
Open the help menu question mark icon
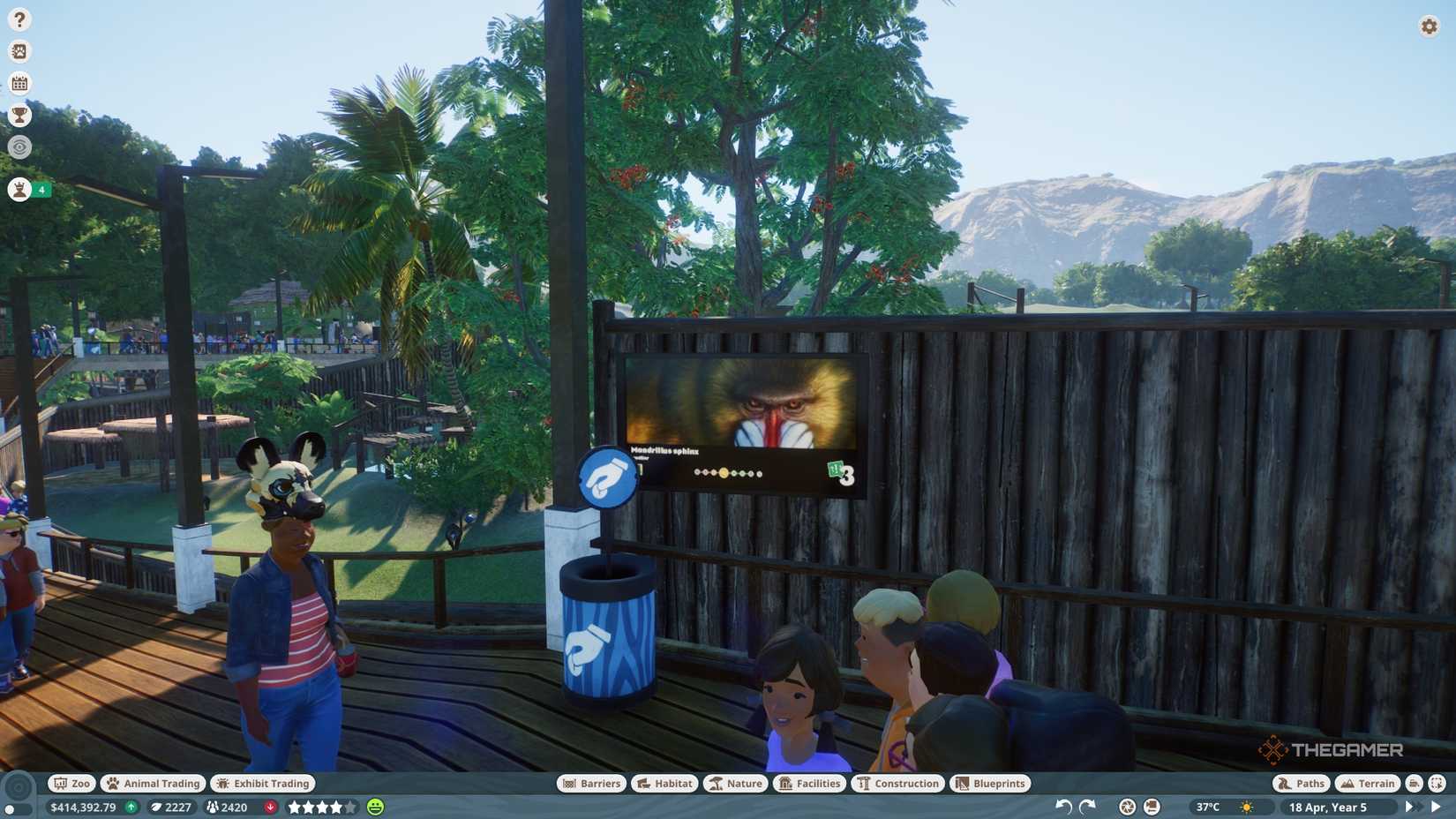pyautogui.click(x=19, y=18)
